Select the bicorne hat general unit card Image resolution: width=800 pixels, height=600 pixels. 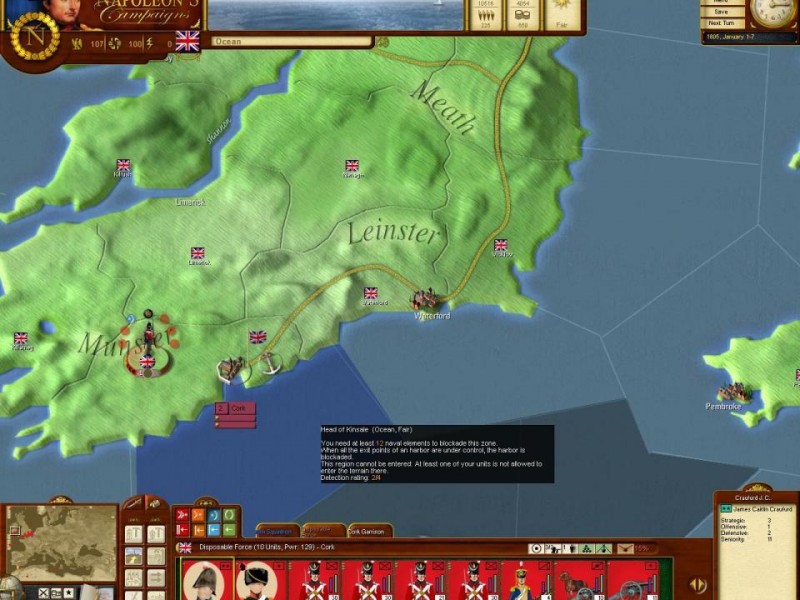(206, 580)
